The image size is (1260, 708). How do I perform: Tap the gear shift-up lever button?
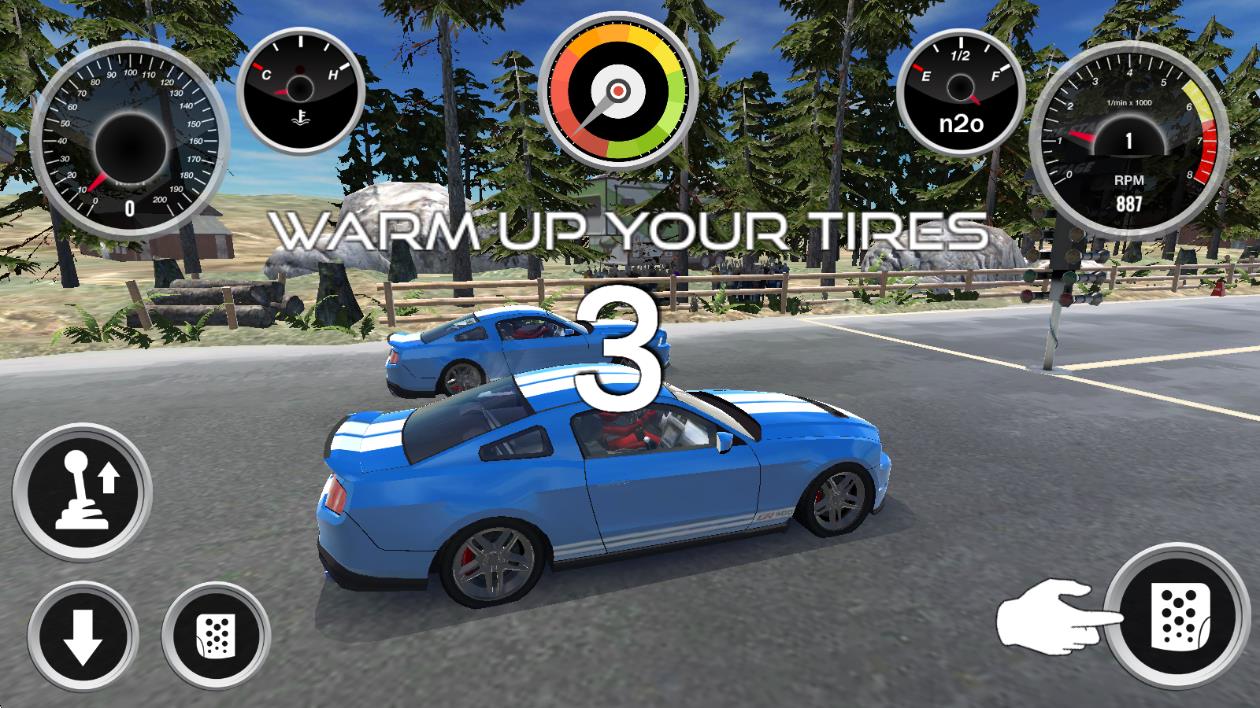tap(82, 491)
